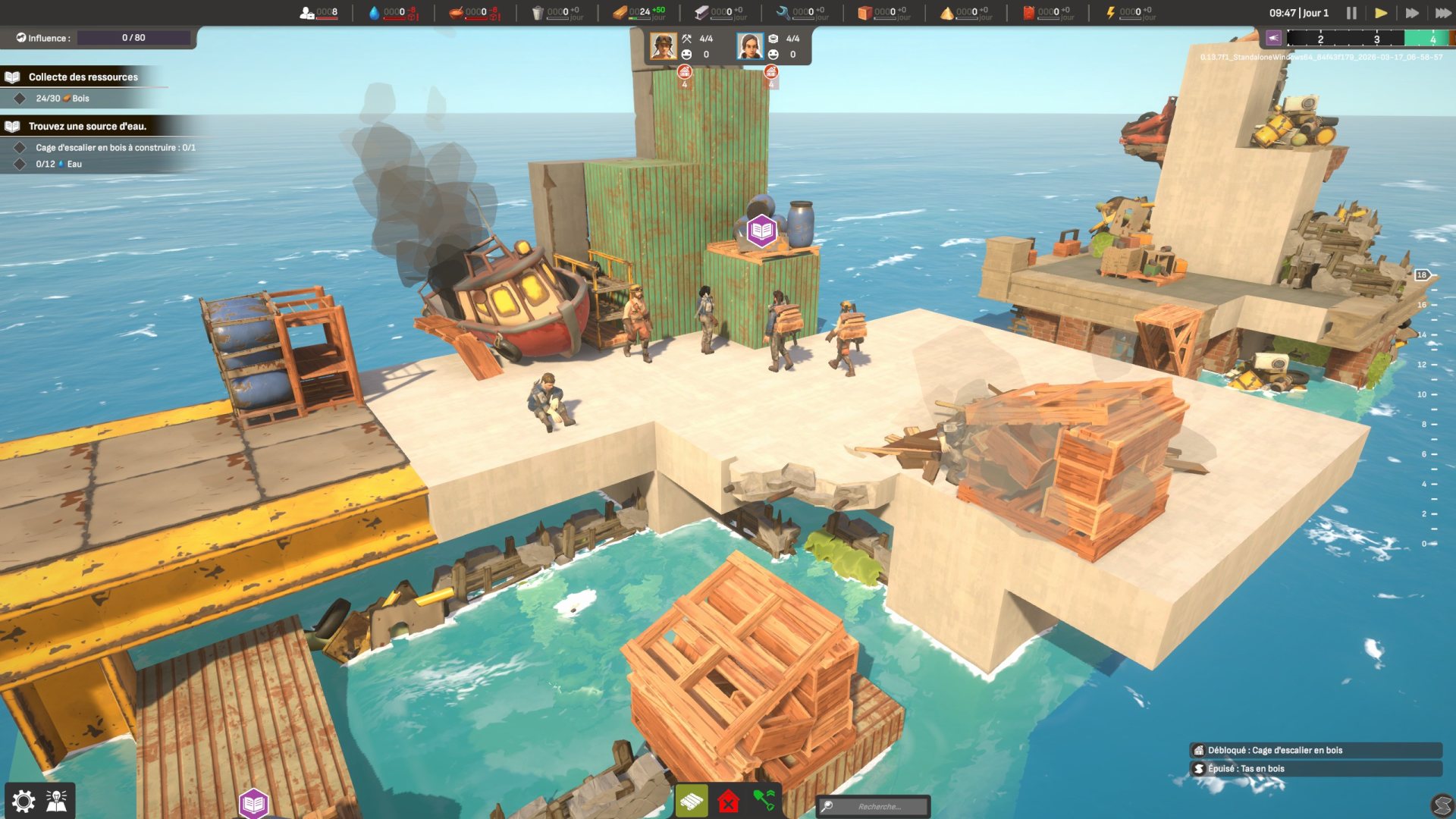This screenshot has width=1456, height=819.
Task: Set game speed to normal play
Action: 1381,13
